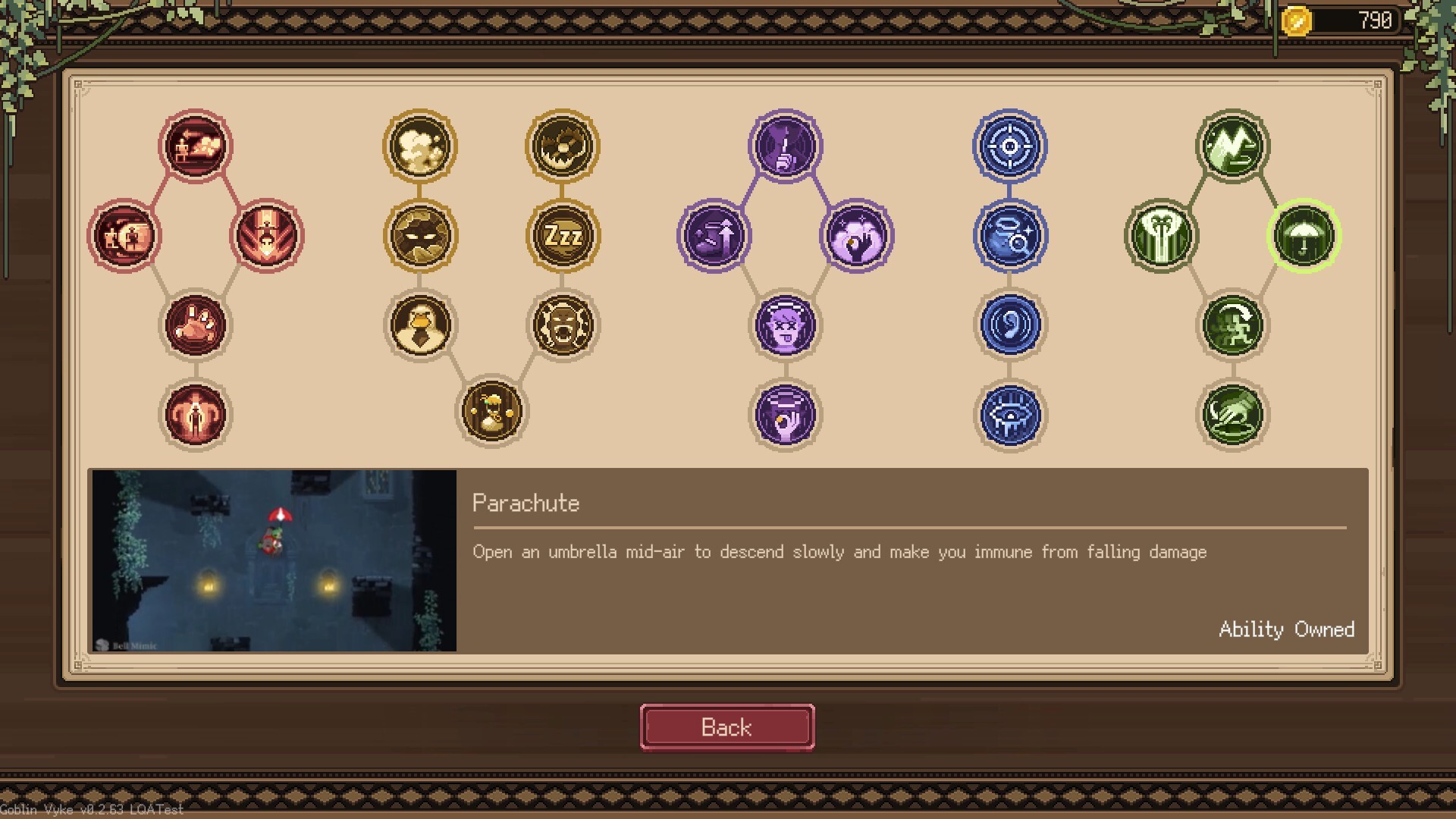Select the roaring beast skill icon

[562, 325]
